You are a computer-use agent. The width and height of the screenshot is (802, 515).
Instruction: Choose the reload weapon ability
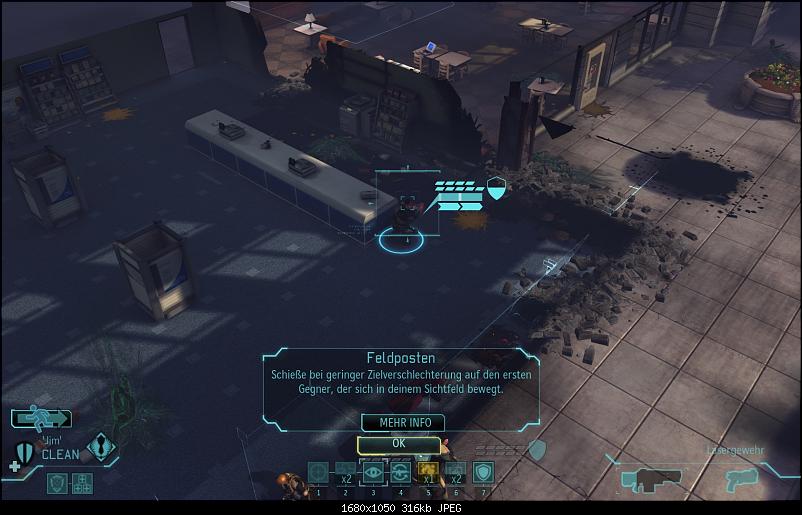click(400, 472)
